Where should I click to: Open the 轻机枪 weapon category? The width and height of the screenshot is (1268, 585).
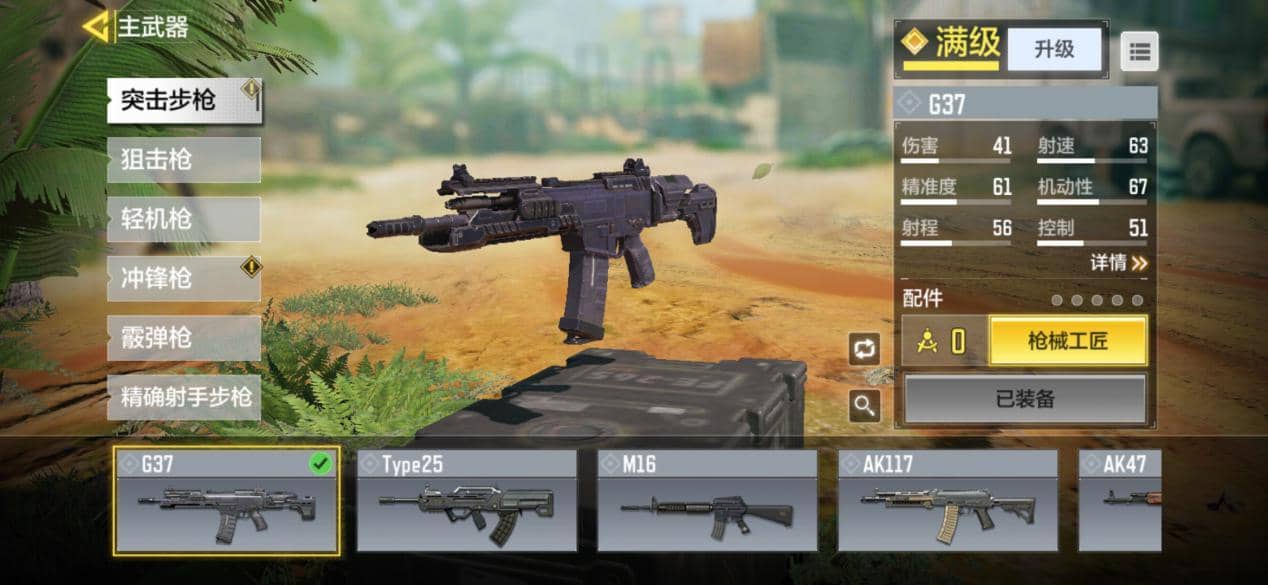click(183, 219)
